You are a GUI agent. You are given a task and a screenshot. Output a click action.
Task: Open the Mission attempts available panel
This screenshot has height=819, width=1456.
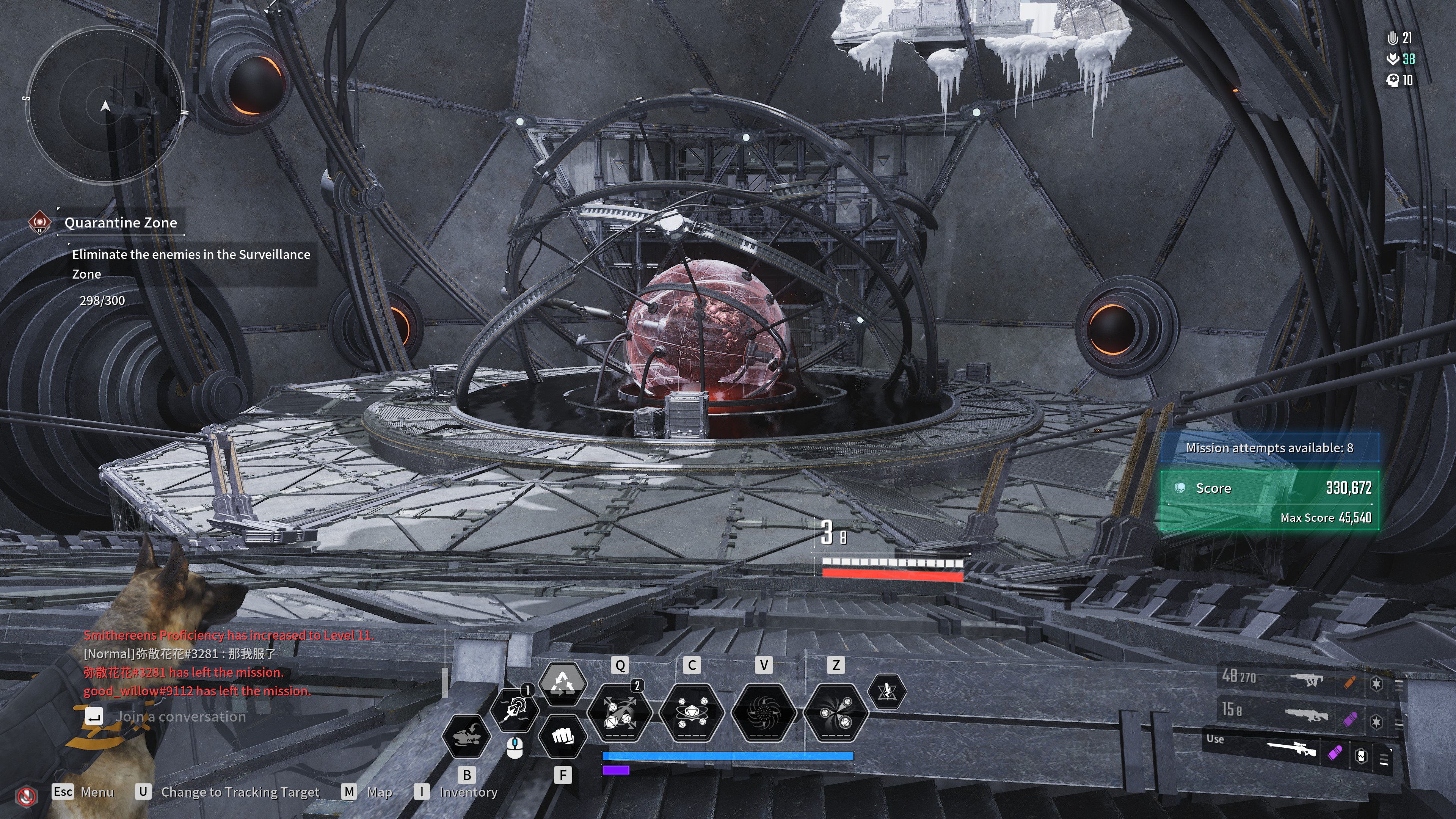pyautogui.click(x=1269, y=448)
